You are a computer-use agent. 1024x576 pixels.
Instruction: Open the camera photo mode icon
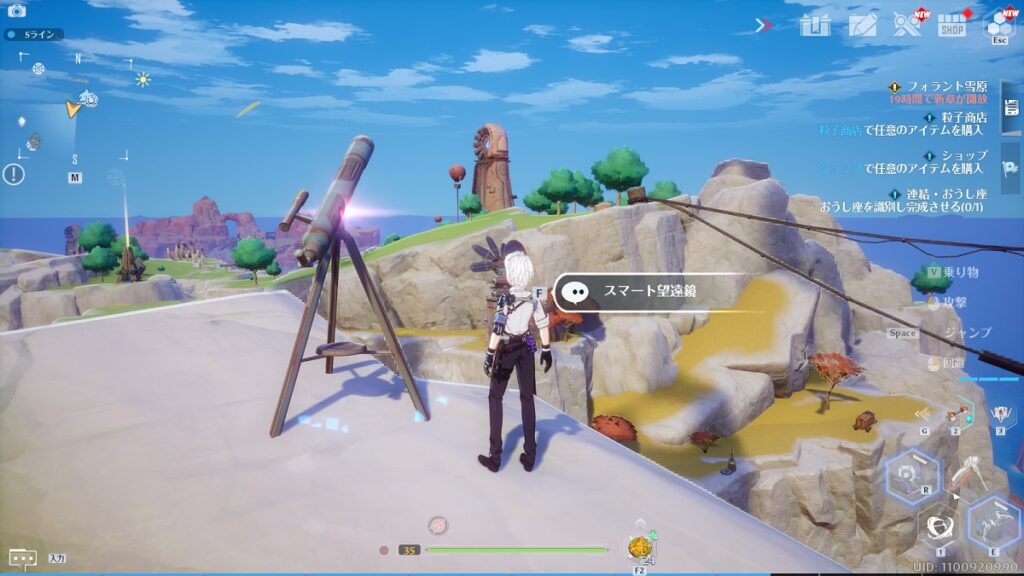coord(16,11)
